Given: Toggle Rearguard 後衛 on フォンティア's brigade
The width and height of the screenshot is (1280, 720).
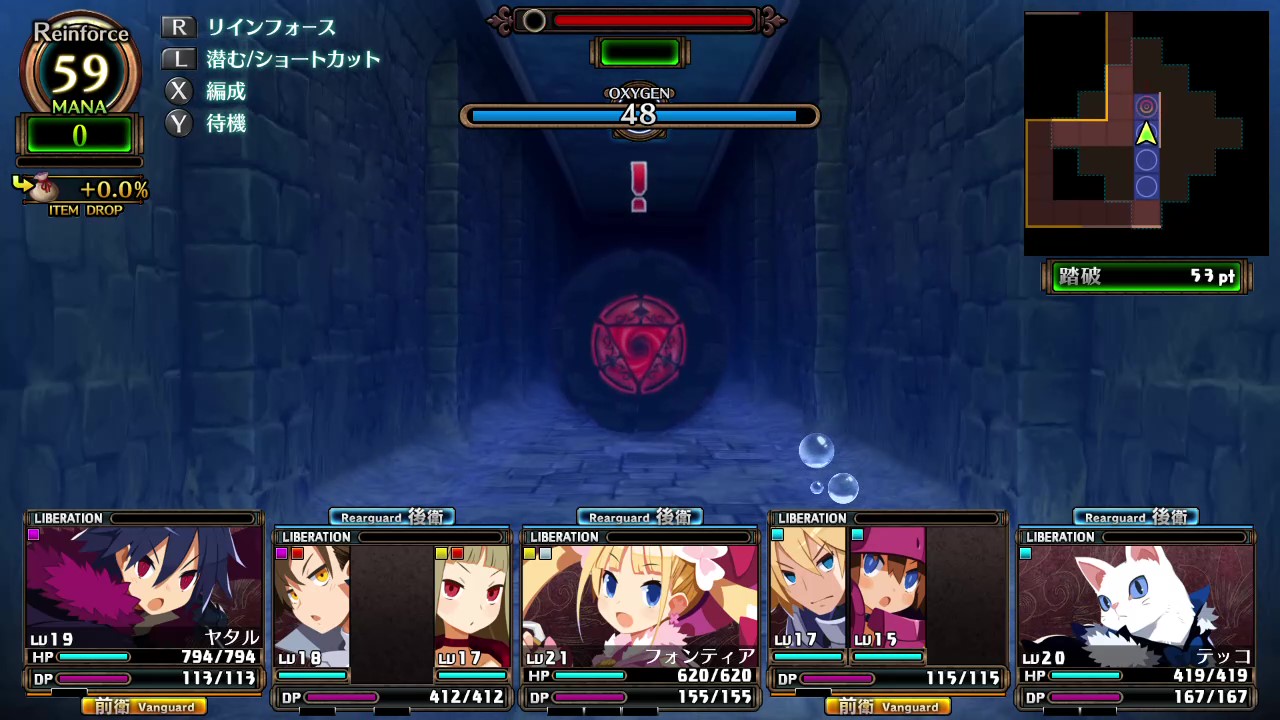Looking at the screenshot, I should [x=639, y=517].
